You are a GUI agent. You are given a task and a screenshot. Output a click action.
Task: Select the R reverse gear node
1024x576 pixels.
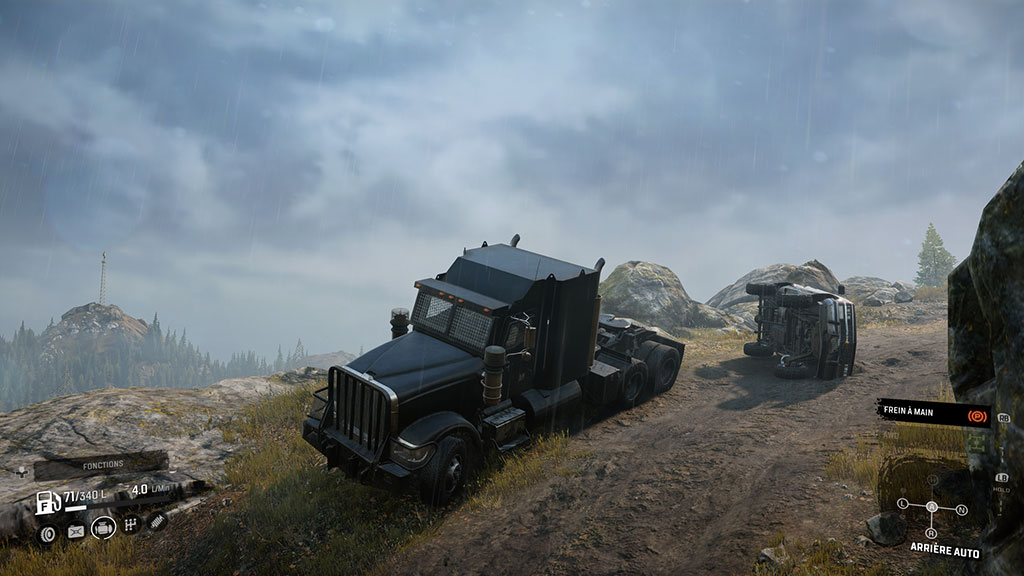(932, 532)
